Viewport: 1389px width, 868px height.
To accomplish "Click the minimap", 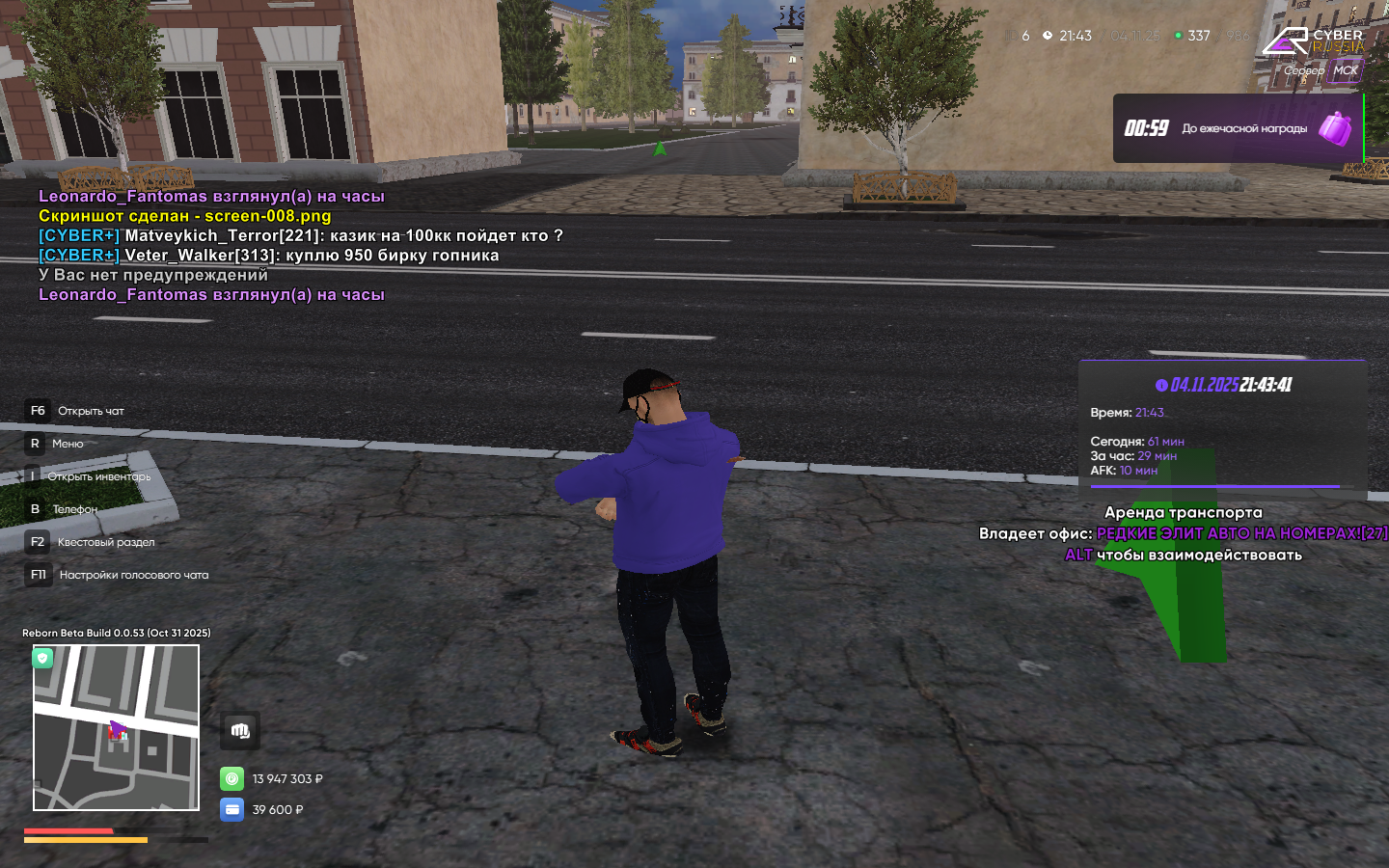I will pyautogui.click(x=116, y=727).
